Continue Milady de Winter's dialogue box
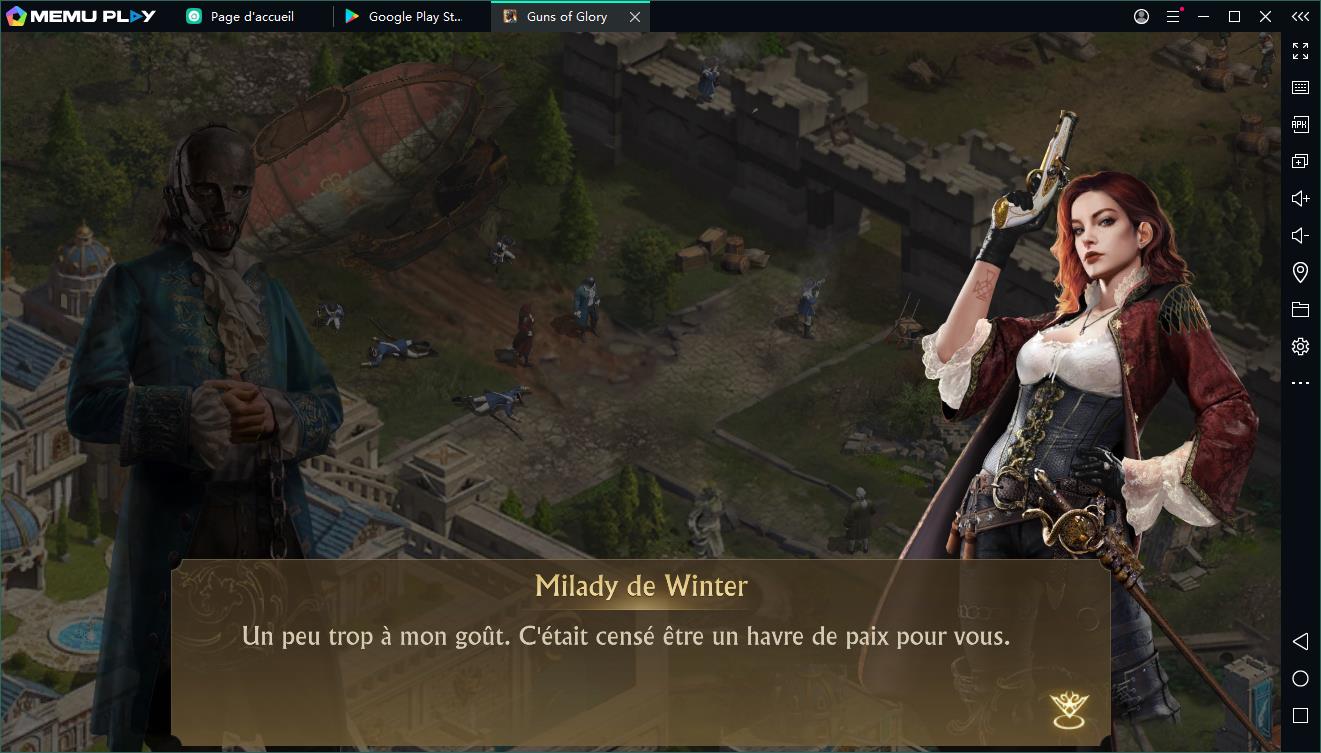 click(x=640, y=652)
